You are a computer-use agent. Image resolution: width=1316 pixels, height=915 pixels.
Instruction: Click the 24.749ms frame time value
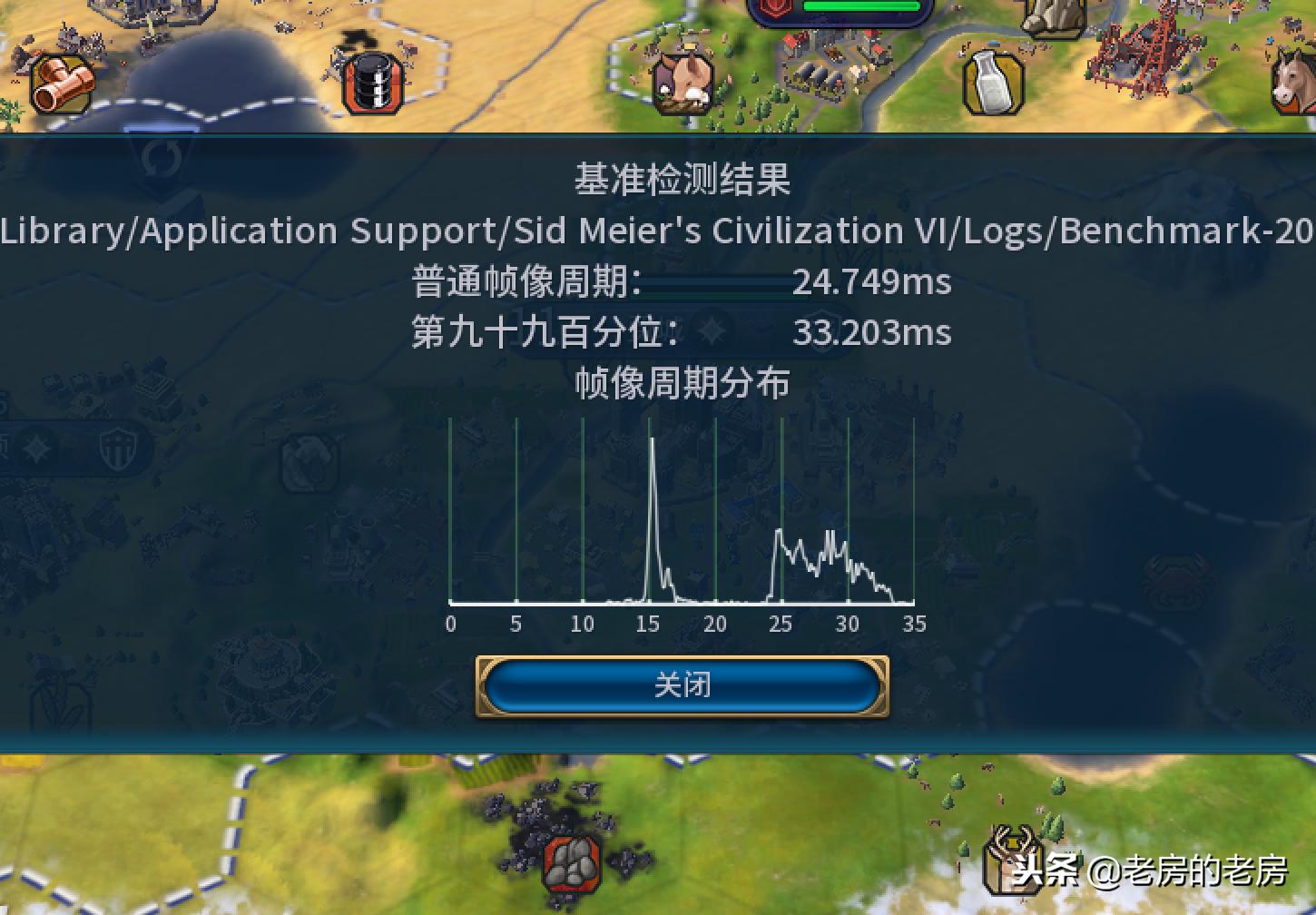871,282
